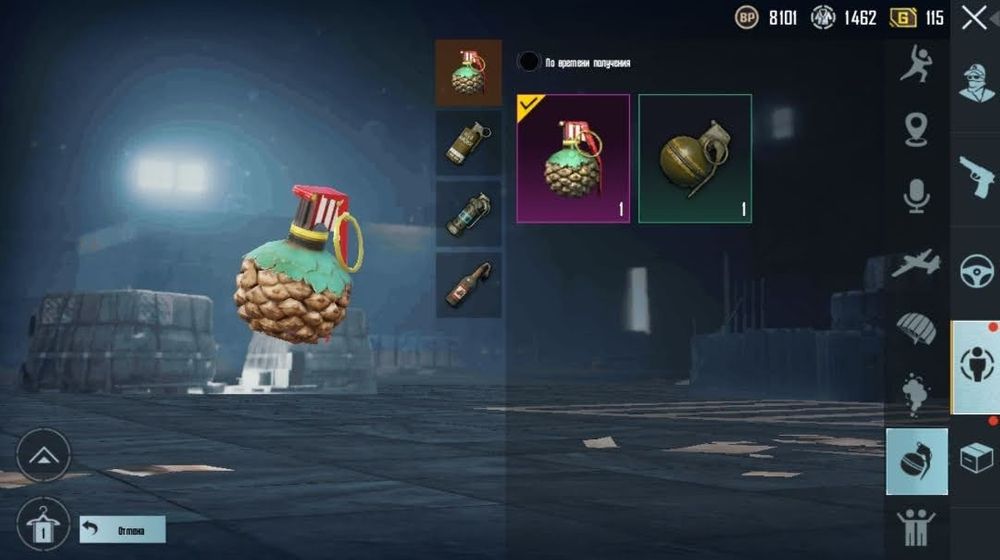Open the location pin category
Image resolution: width=1000 pixels, height=560 pixels.
pos(916,129)
